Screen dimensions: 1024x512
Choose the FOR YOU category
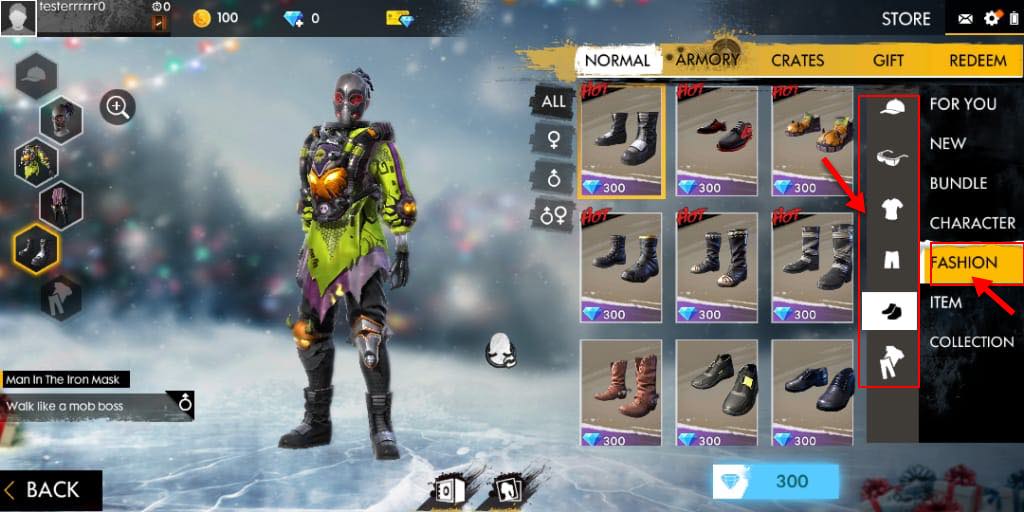(x=963, y=103)
